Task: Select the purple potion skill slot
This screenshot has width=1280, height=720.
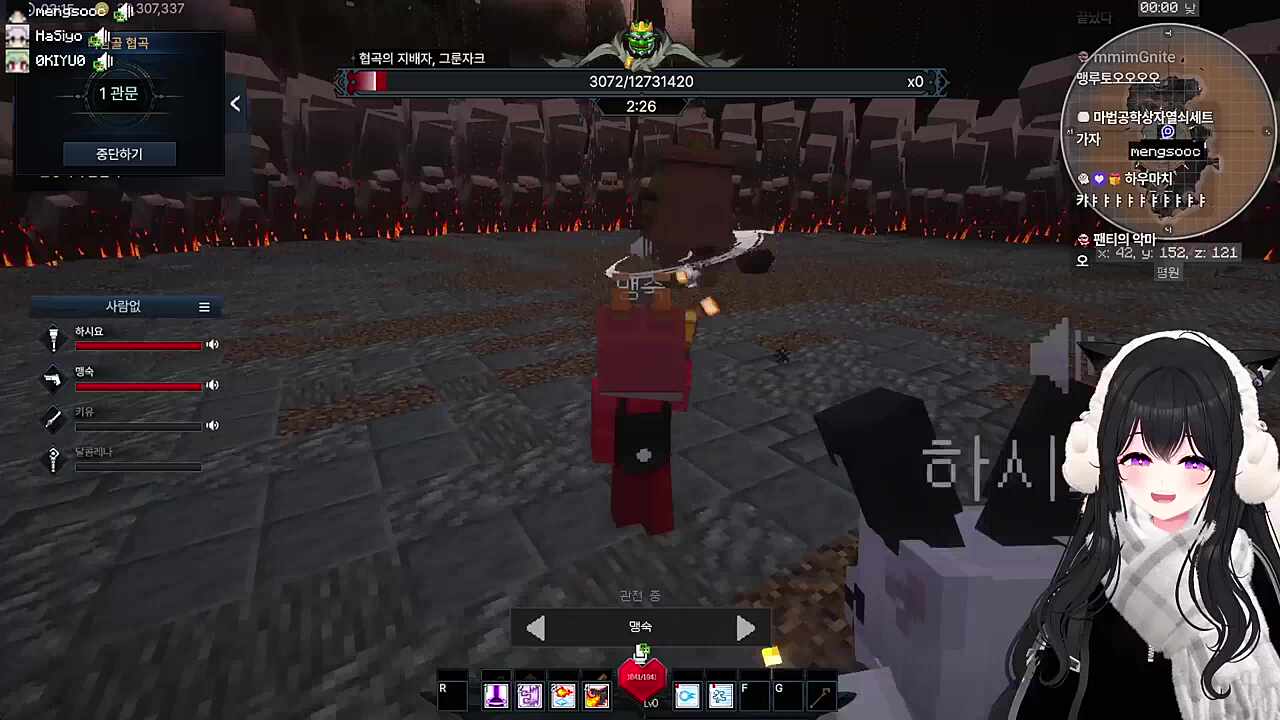Action: point(496,695)
